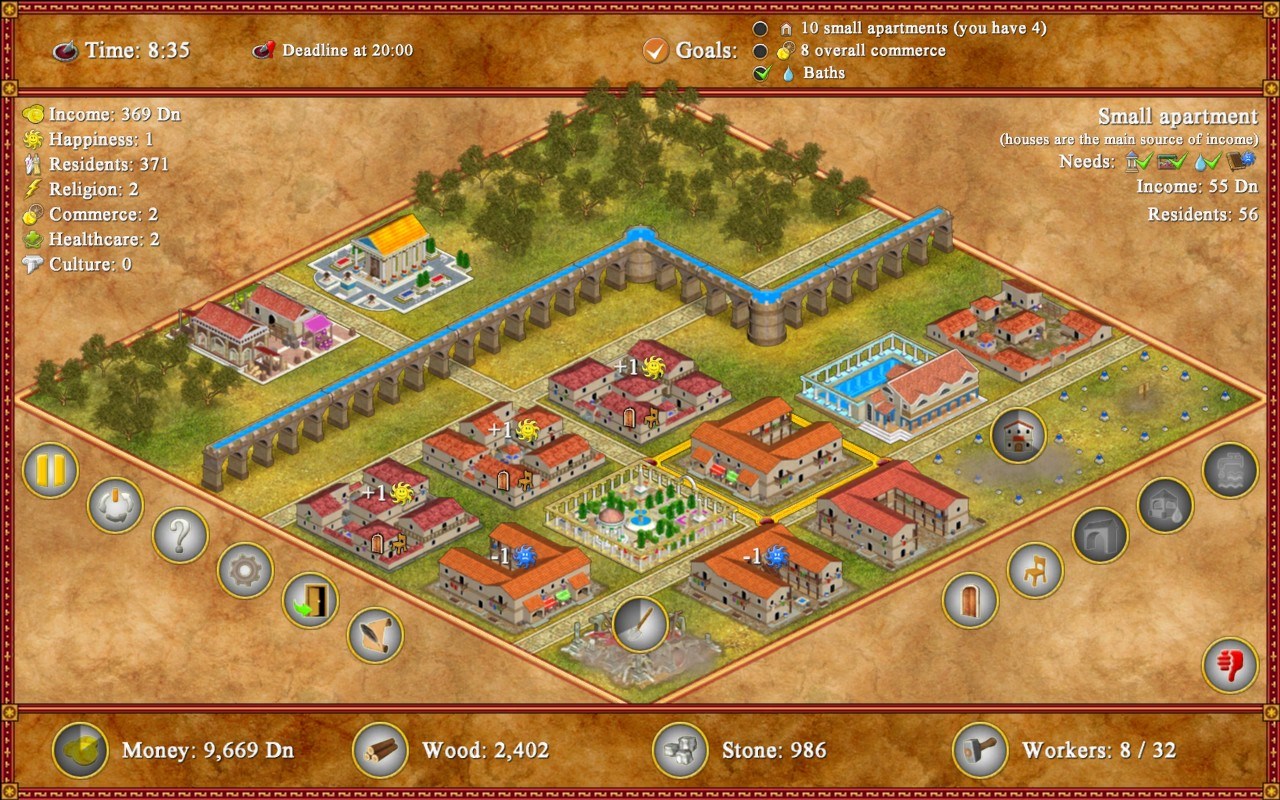Viewport: 1280px width, 800px height.
Task: Open the quill and scroll log icon
Action: pos(375,636)
